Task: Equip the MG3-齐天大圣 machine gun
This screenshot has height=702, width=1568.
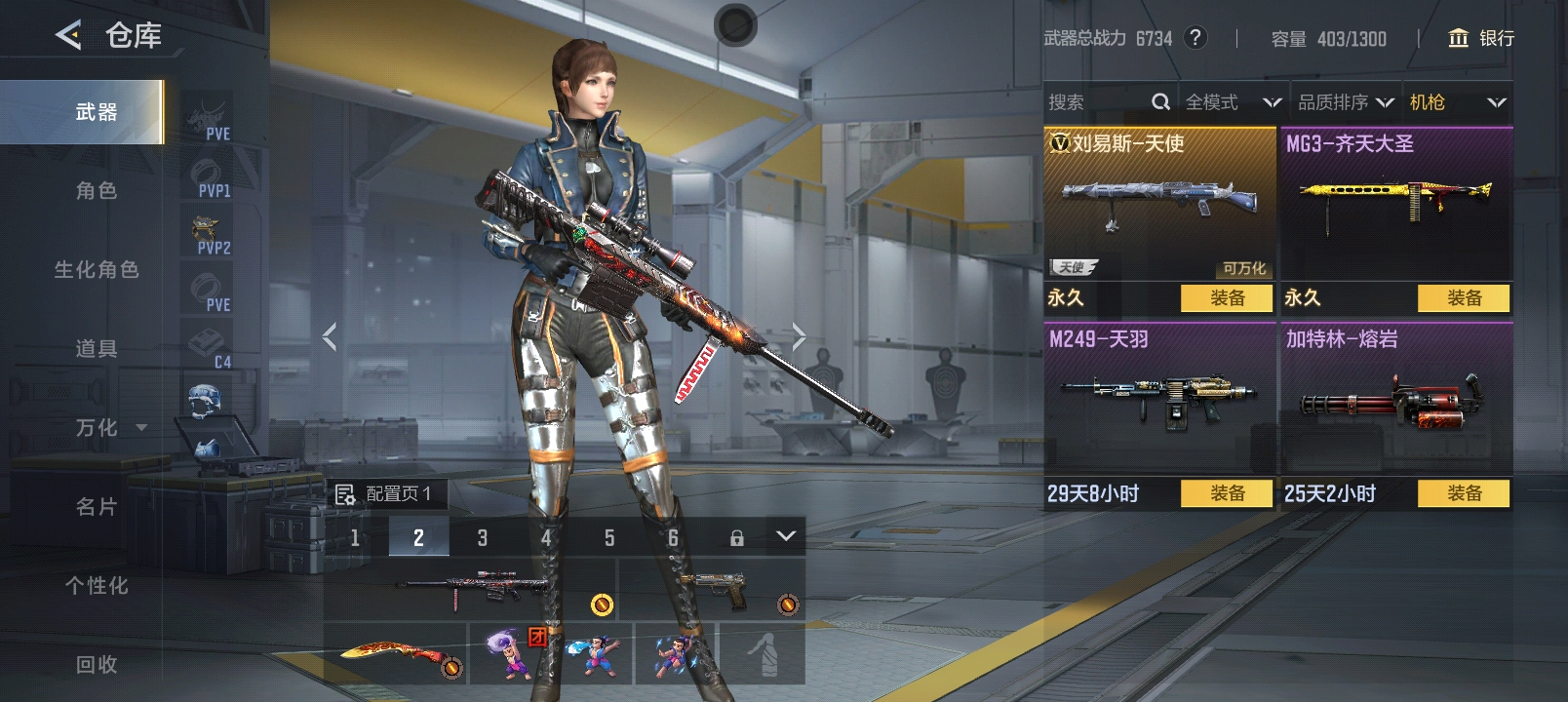Action: click(x=1464, y=298)
